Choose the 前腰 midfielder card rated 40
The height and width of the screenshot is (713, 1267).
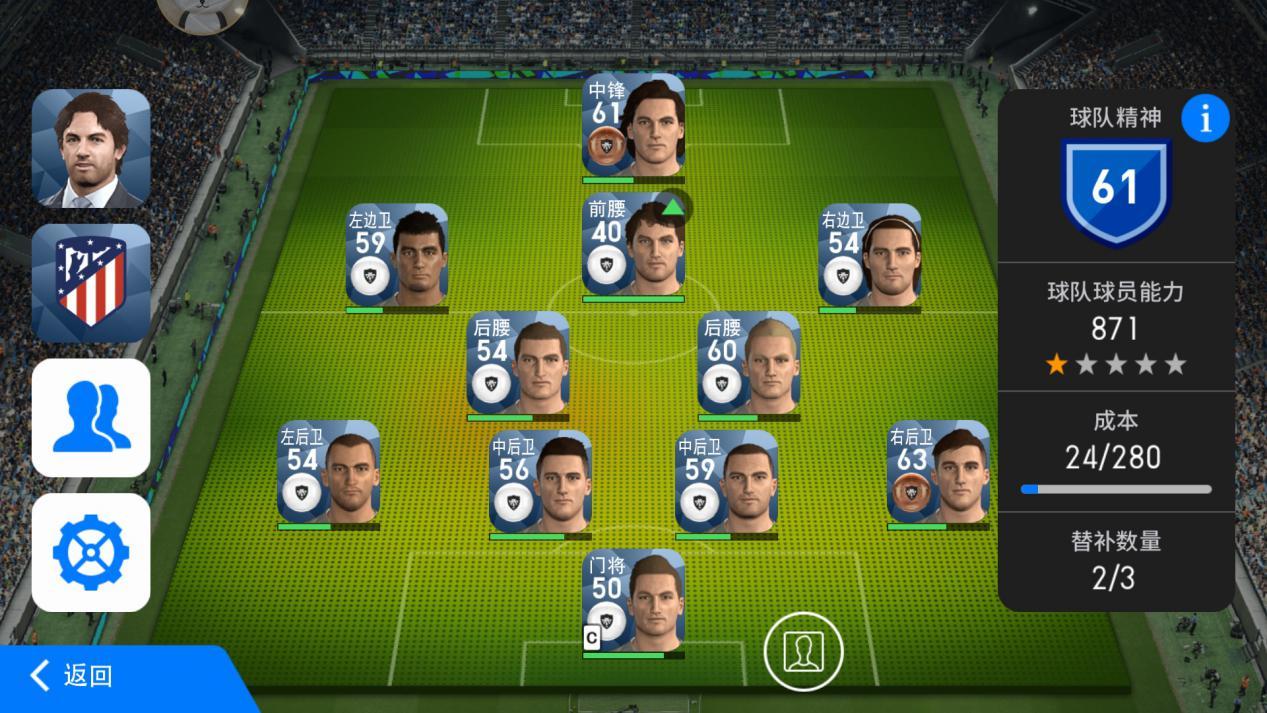tap(634, 245)
